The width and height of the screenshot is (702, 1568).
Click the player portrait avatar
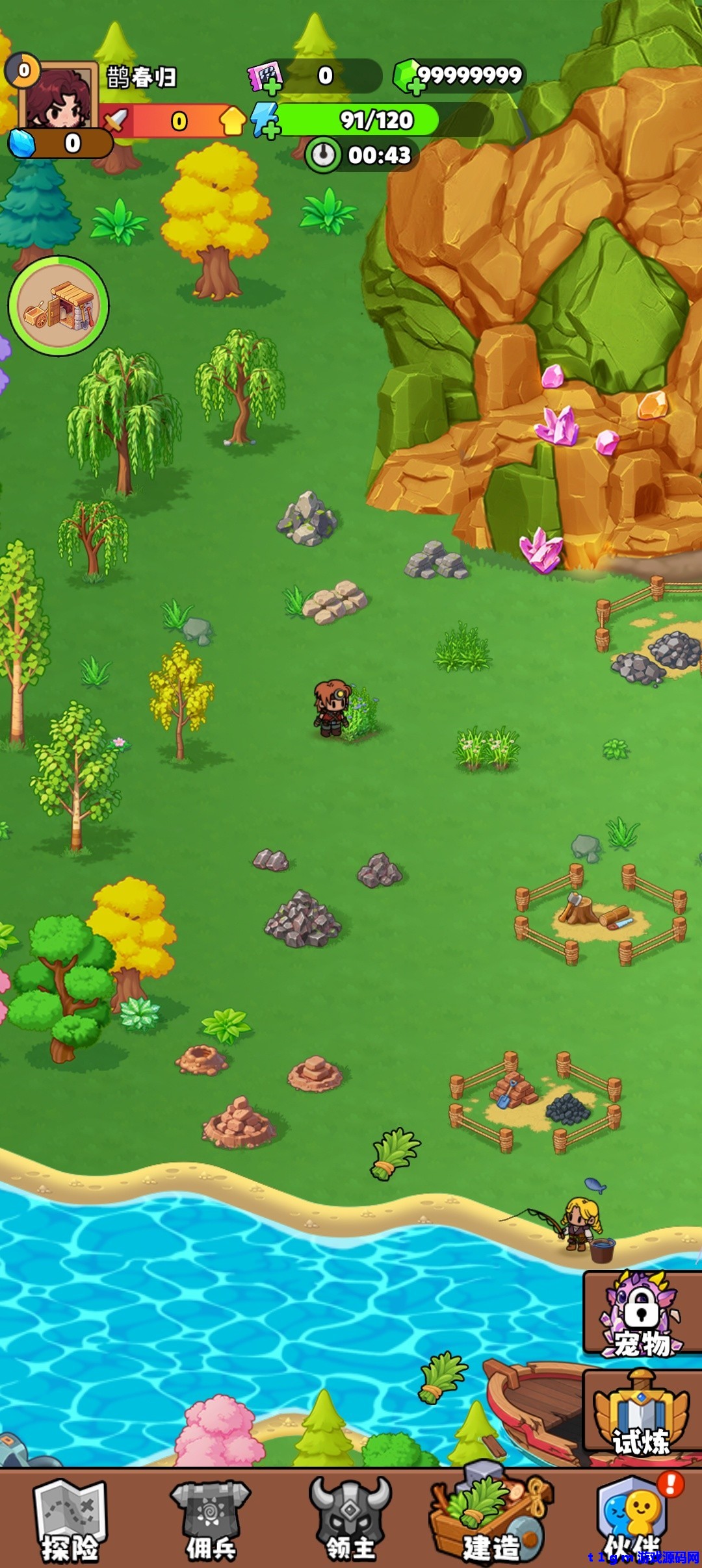click(x=58, y=97)
